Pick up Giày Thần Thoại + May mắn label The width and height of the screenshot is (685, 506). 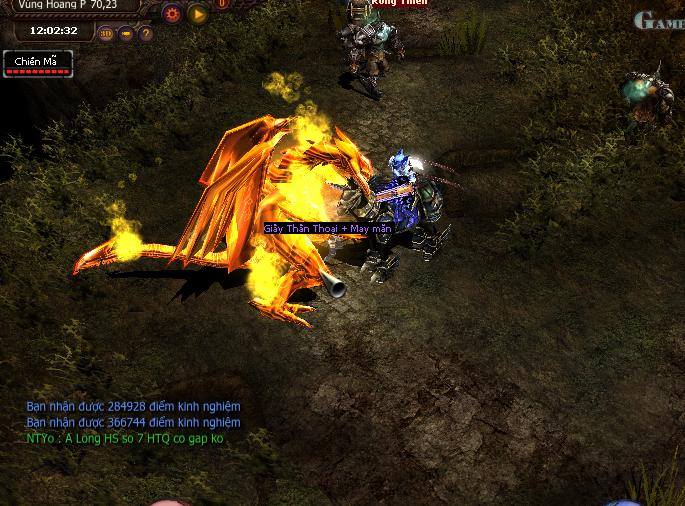pos(327,229)
